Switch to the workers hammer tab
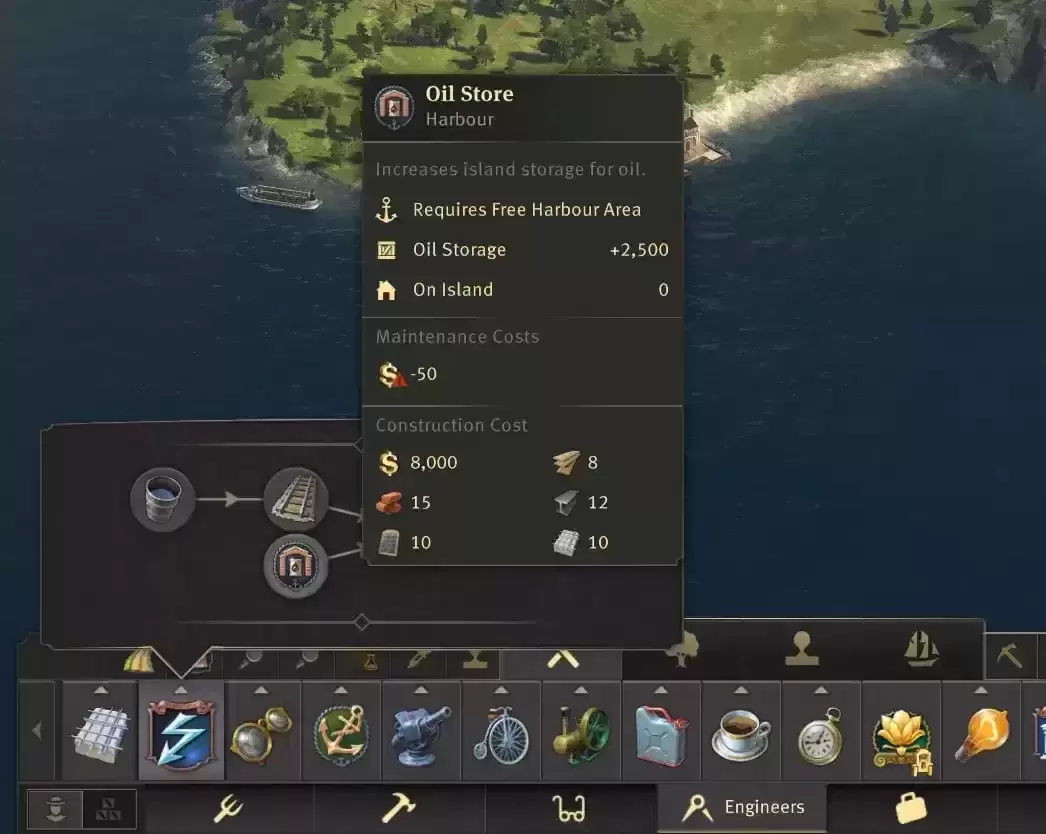 (398, 808)
